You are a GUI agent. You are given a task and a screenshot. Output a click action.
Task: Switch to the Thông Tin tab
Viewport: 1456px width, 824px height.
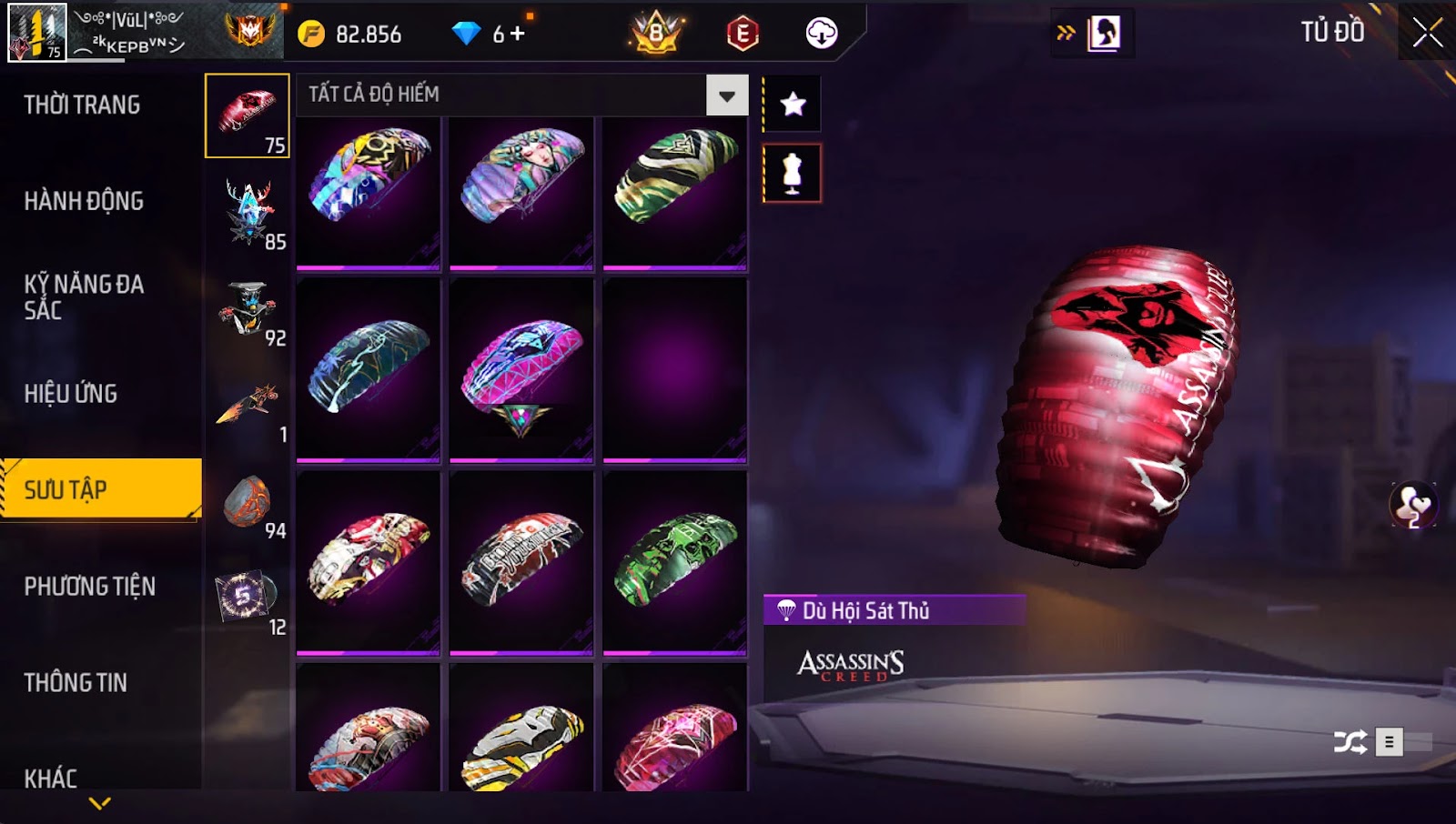pos(76,683)
